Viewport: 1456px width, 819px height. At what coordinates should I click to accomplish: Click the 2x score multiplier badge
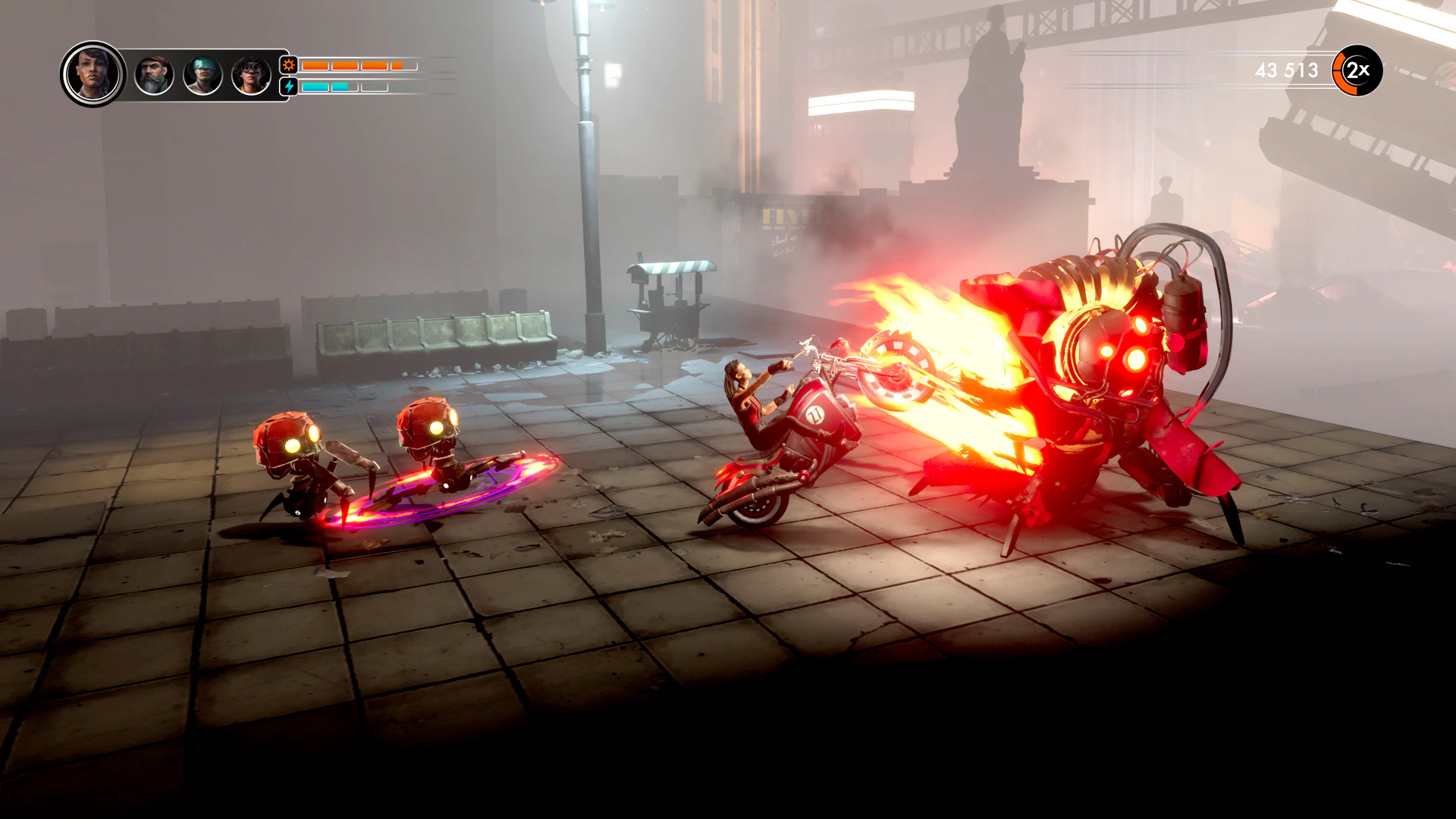coord(1359,71)
